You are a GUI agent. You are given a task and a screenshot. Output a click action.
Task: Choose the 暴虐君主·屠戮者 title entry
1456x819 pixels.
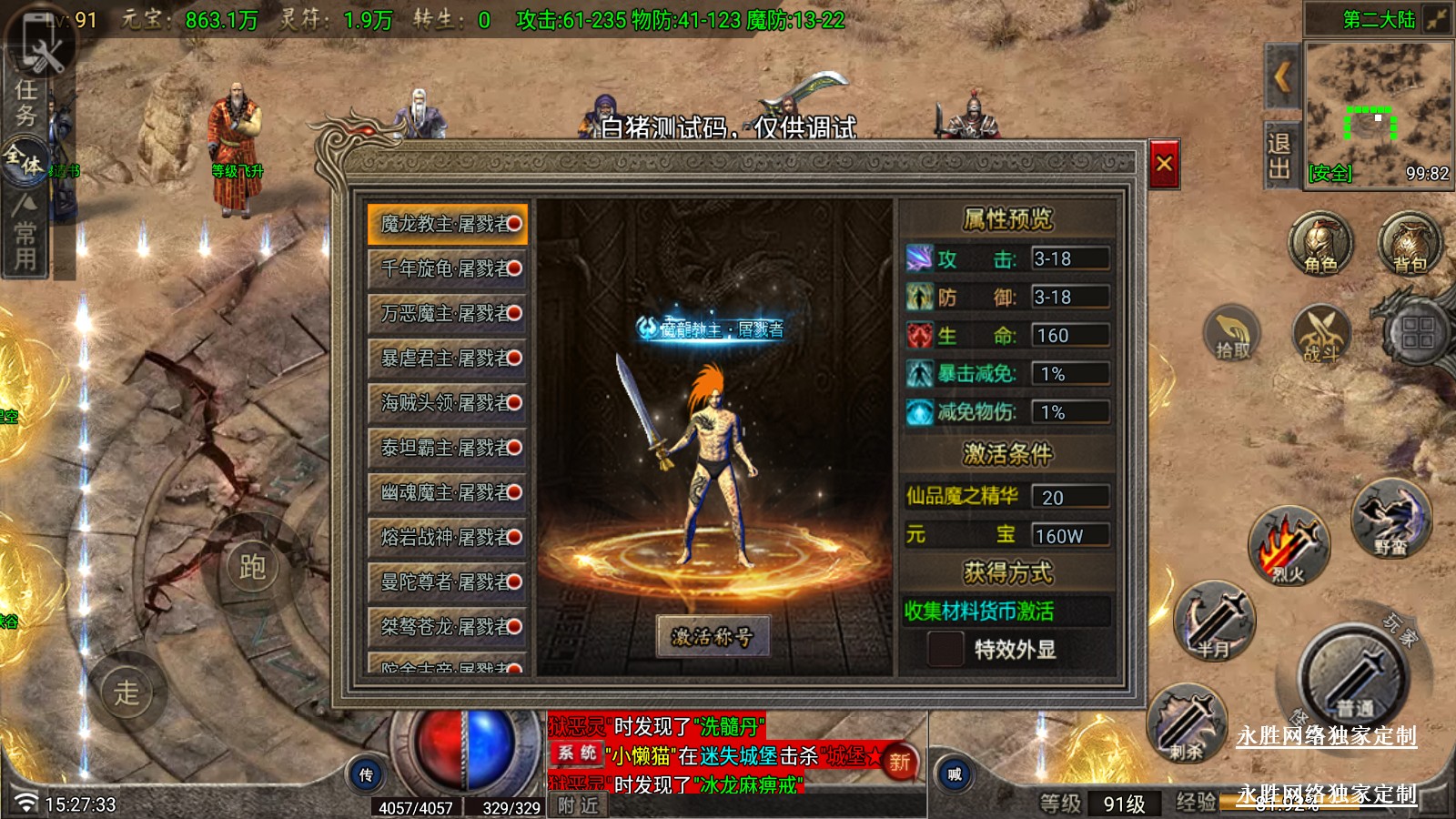(x=448, y=358)
